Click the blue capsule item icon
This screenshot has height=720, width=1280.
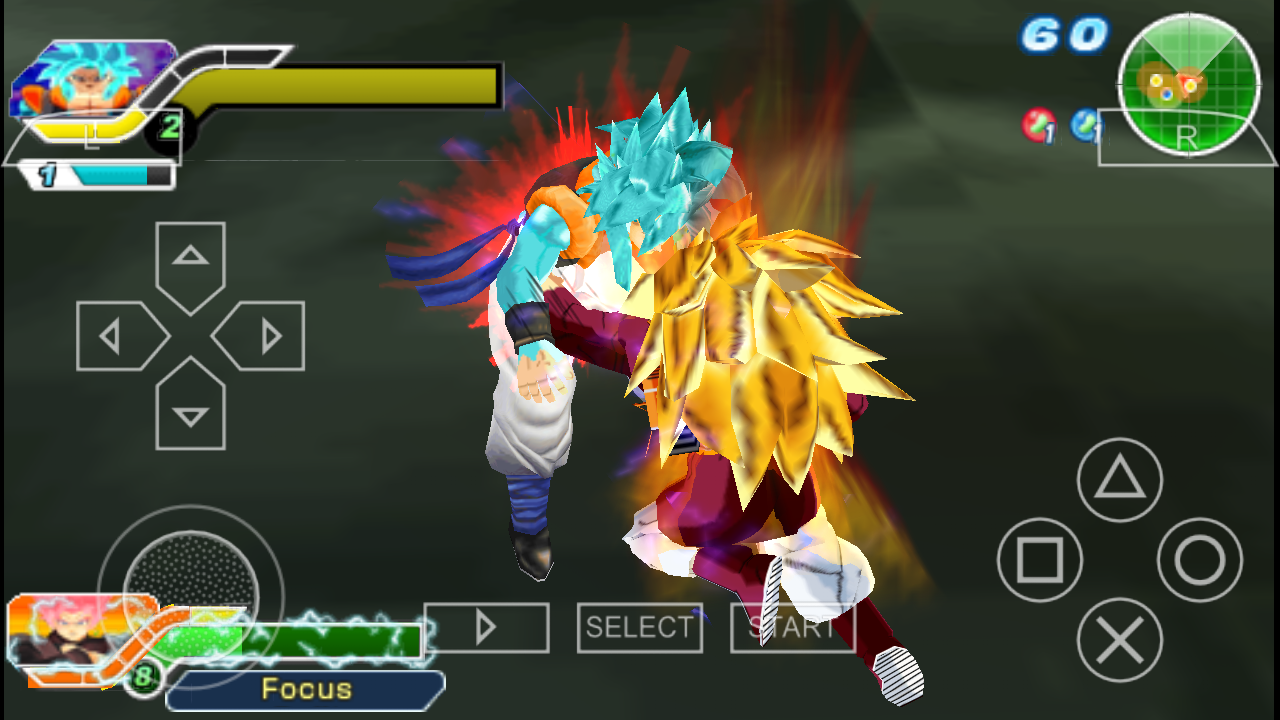pyautogui.click(x=1085, y=125)
